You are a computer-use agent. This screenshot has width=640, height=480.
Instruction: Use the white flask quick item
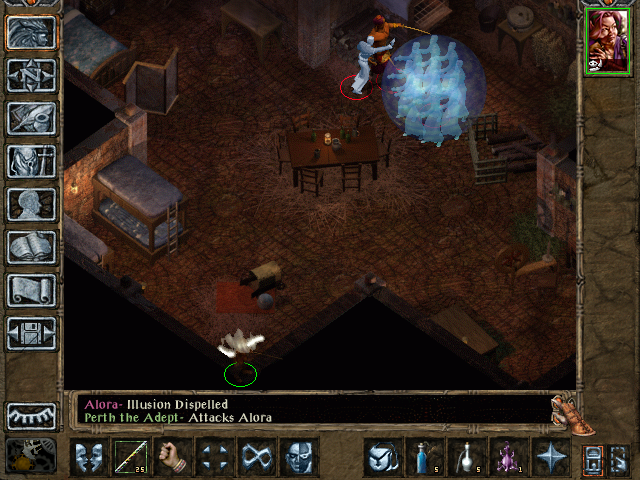tap(466, 457)
